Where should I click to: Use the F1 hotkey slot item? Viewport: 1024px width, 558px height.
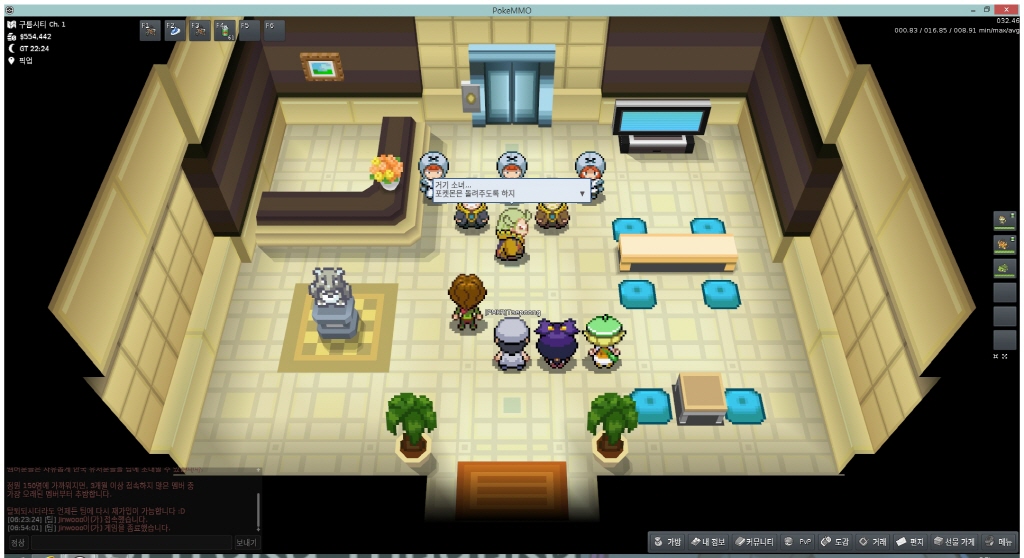click(x=150, y=30)
